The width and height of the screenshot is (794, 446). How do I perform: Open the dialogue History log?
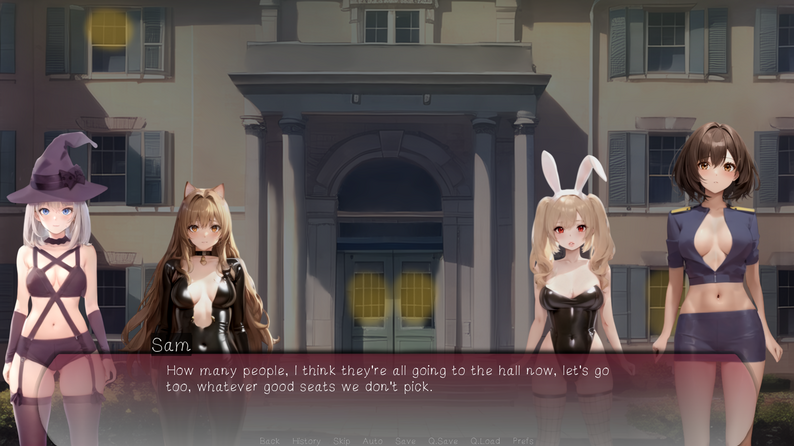[306, 440]
